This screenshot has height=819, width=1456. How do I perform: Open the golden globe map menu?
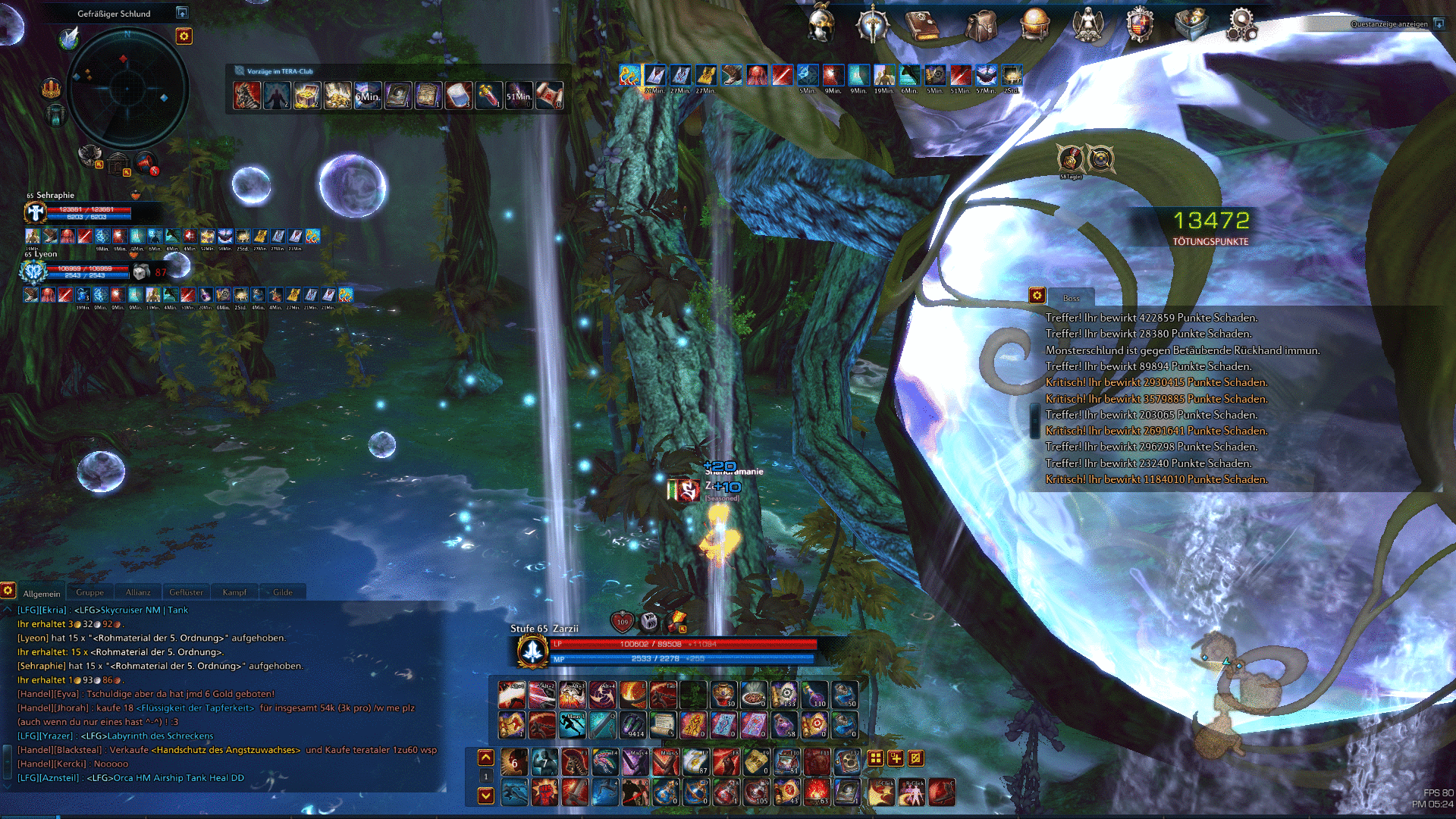pyautogui.click(x=1034, y=24)
